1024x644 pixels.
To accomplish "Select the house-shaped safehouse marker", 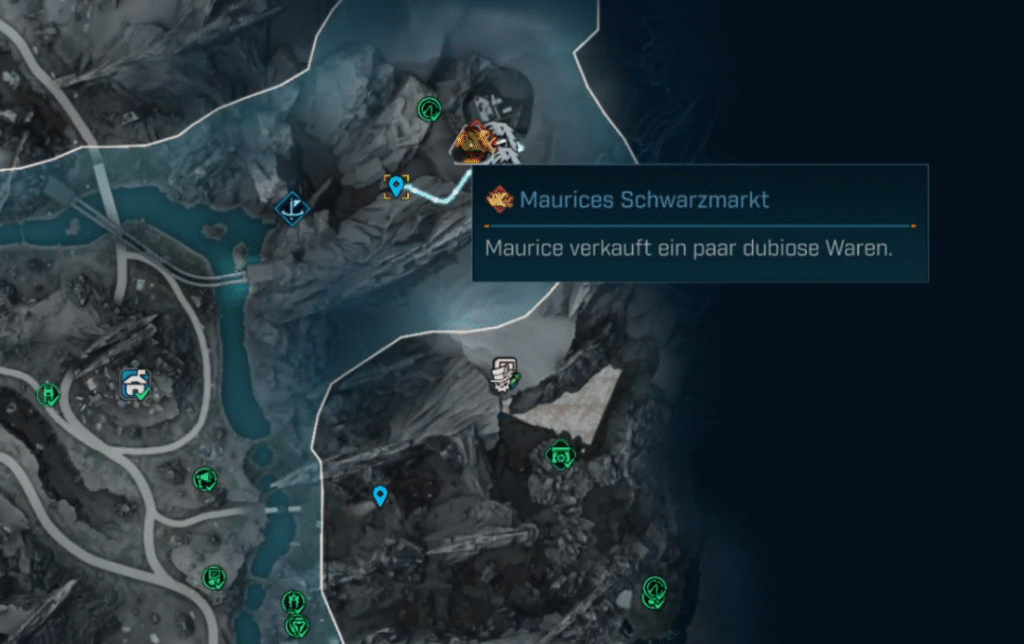I will (135, 383).
